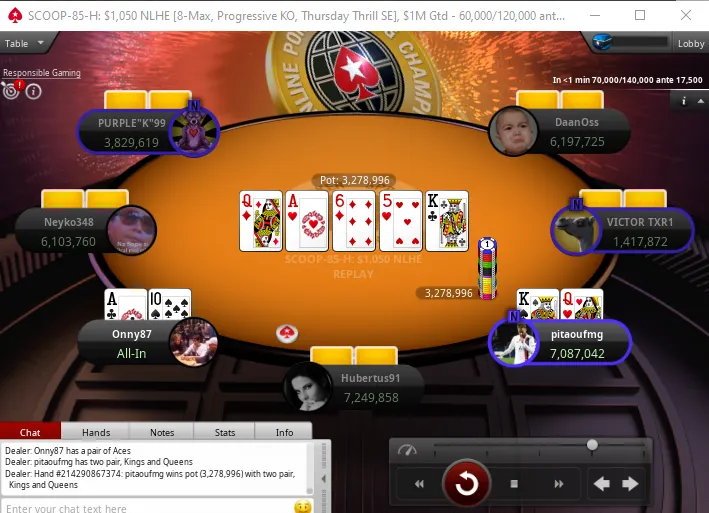This screenshot has width=709, height=513.
Task: Go to the Lobby
Action: point(690,44)
